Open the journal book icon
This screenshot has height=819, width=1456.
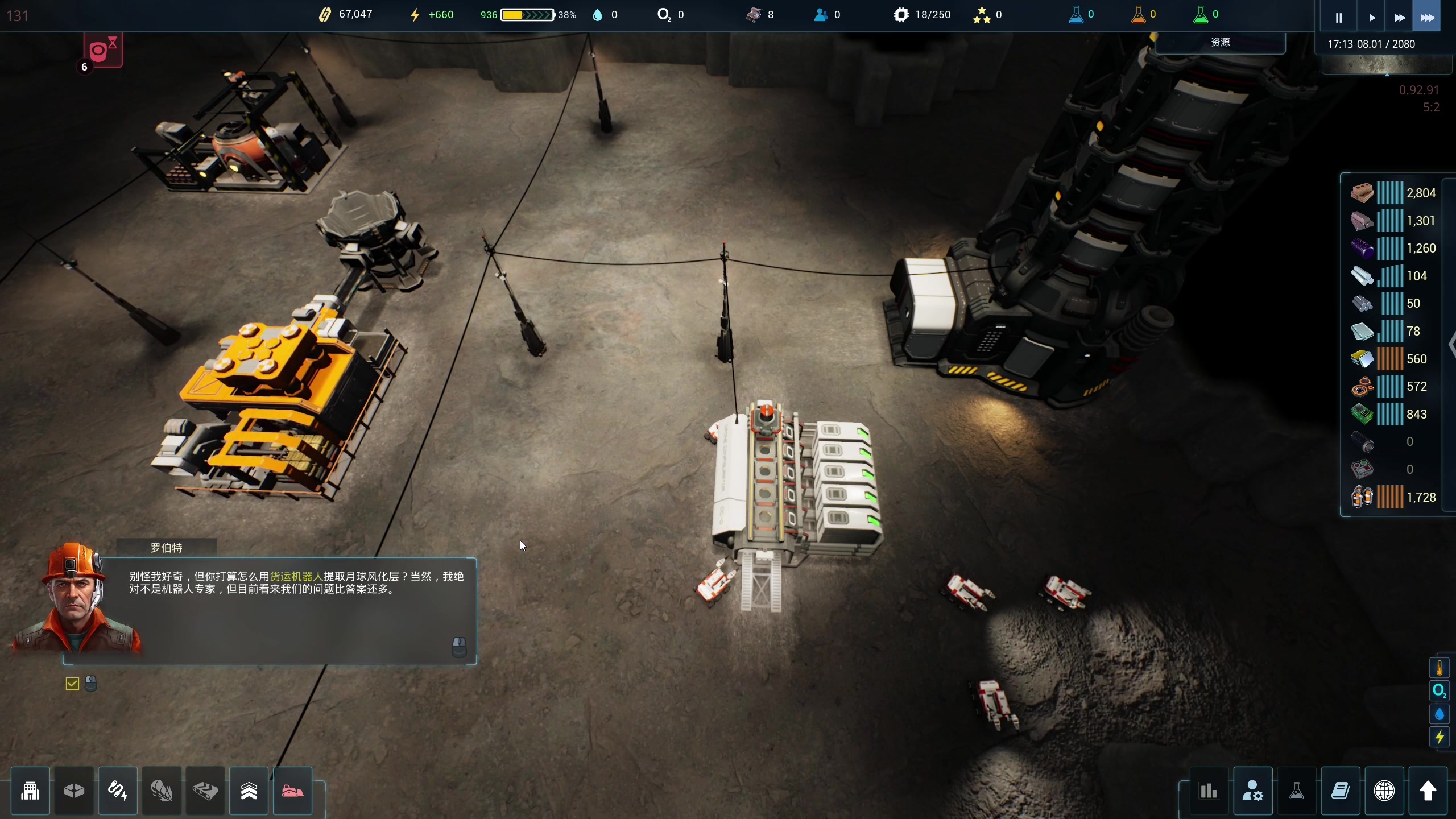[1341, 791]
